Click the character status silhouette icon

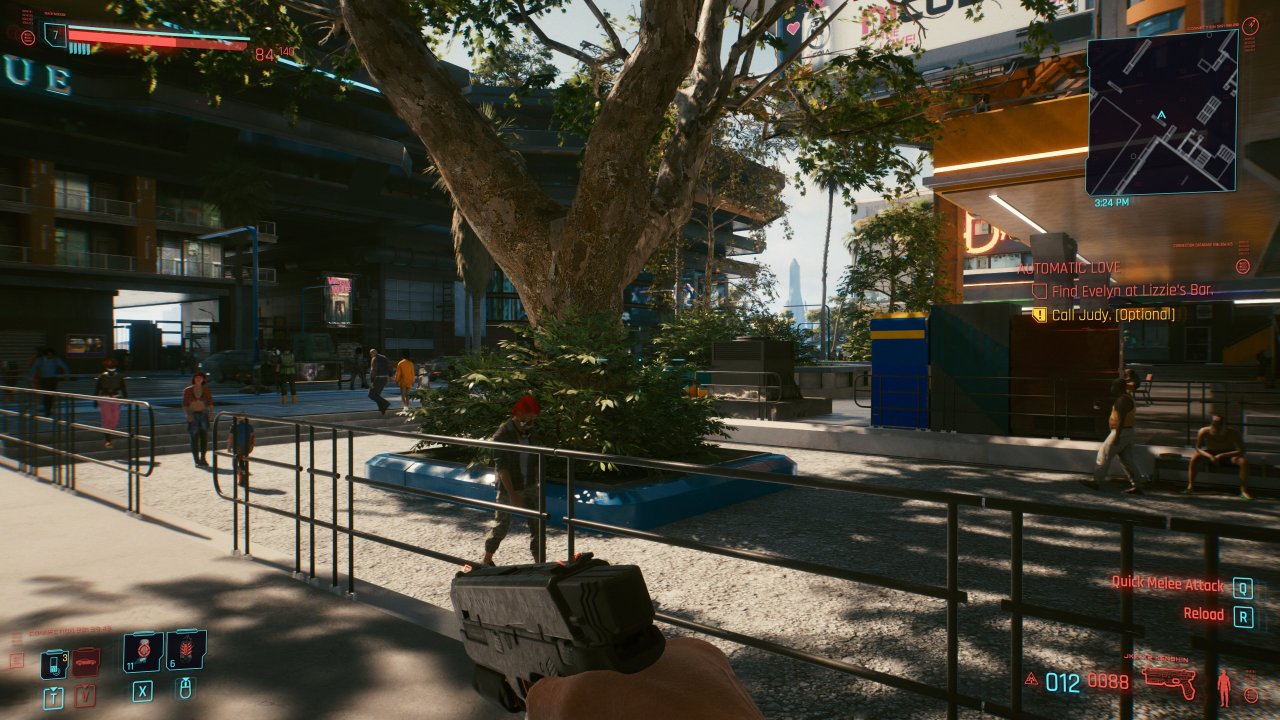pos(1224,685)
